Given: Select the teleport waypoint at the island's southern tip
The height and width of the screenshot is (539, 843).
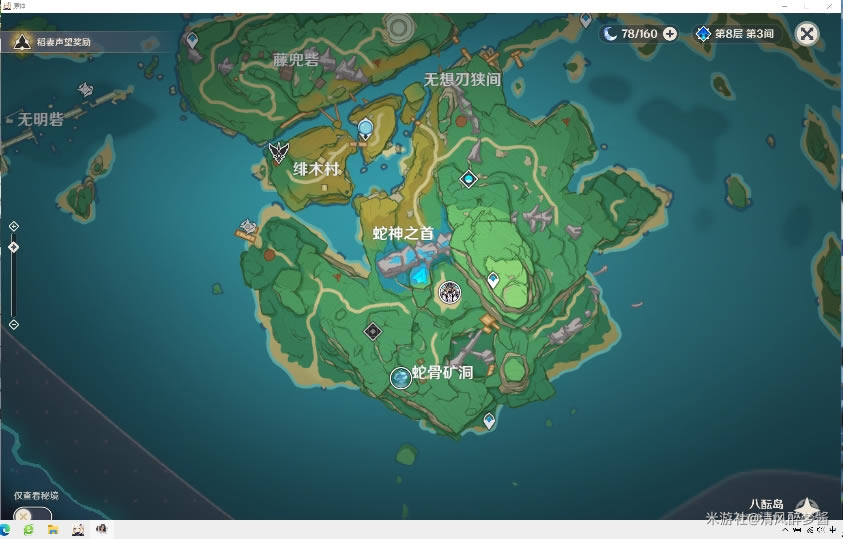Looking at the screenshot, I should point(489,421).
